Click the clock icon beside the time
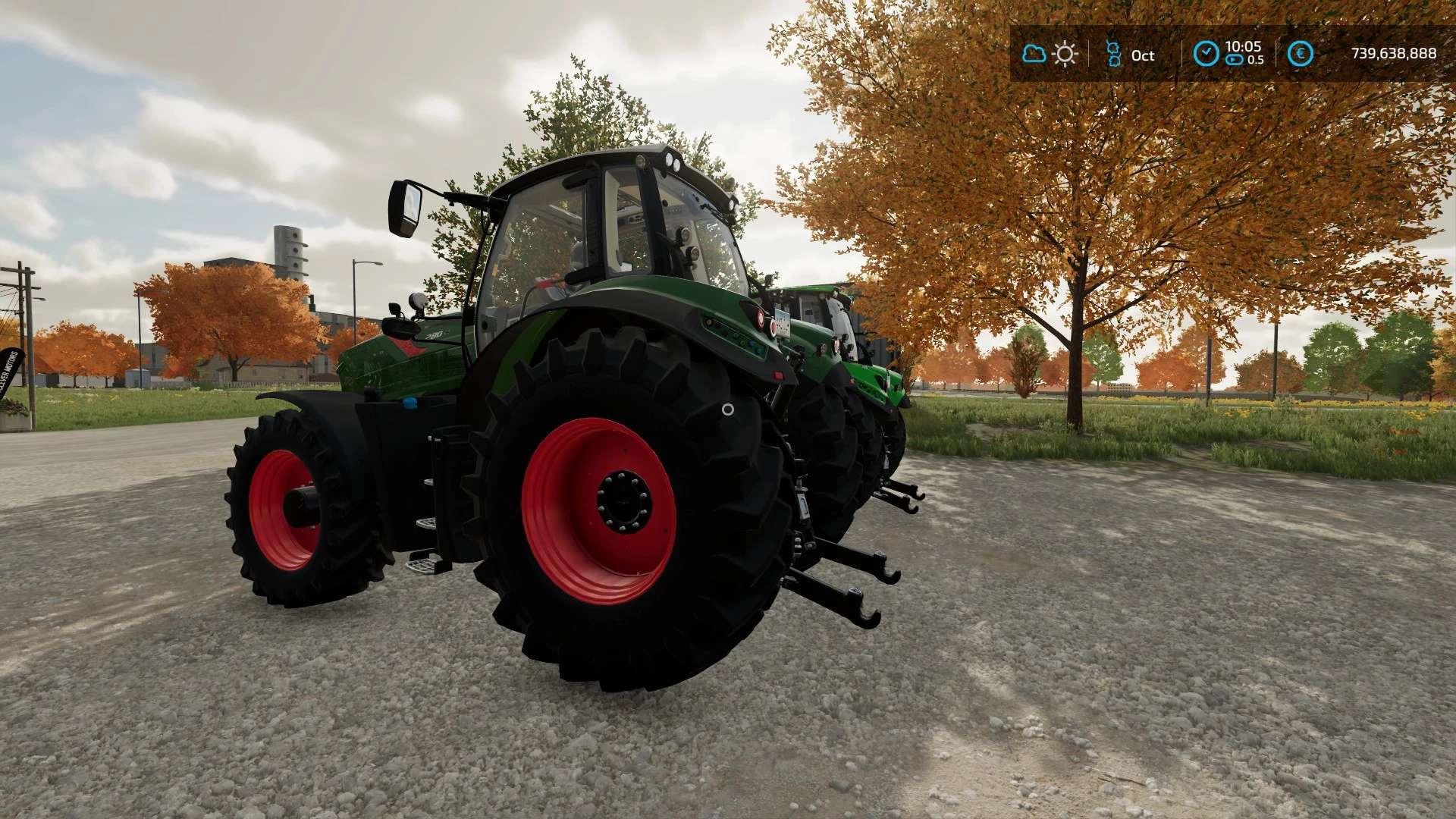1456x819 pixels. tap(1206, 54)
